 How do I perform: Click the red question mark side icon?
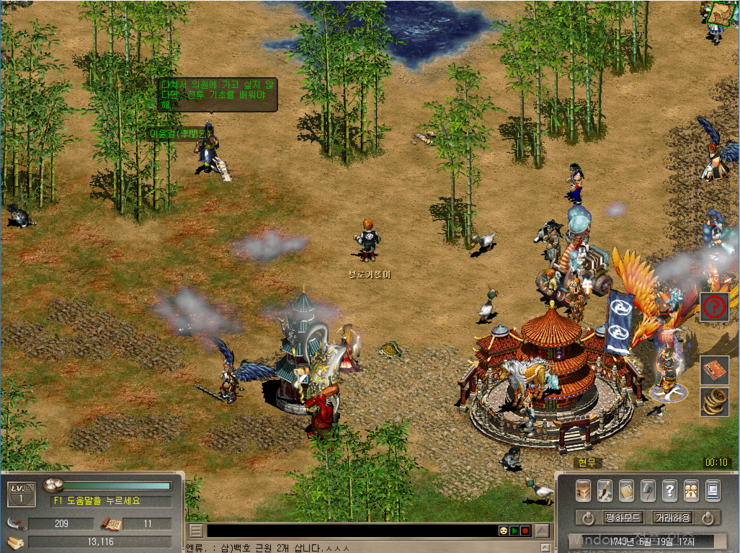(x=713, y=306)
